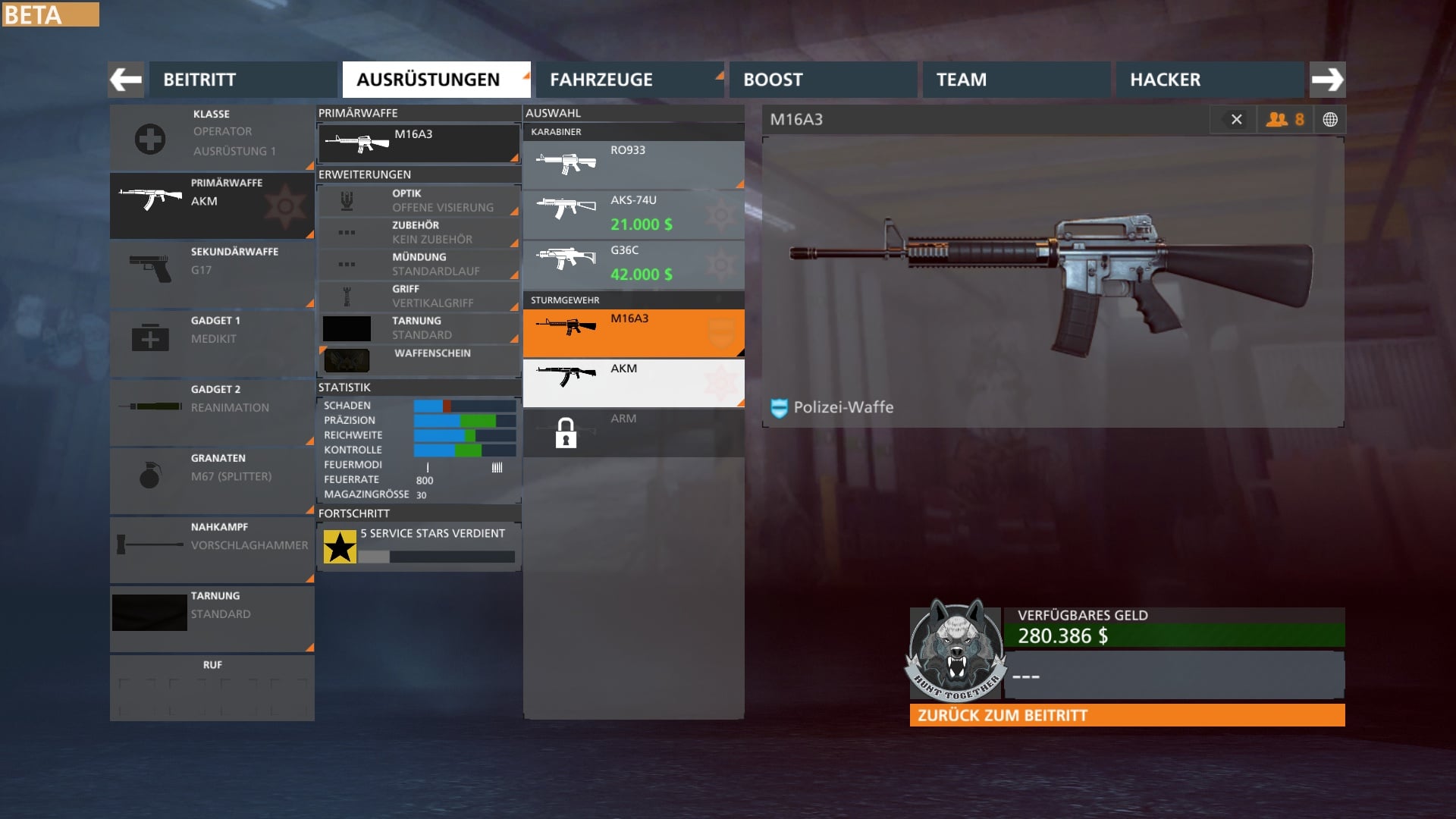Viewport: 1456px width, 819px height.
Task: Select the AKM assault rifle
Action: tap(633, 383)
